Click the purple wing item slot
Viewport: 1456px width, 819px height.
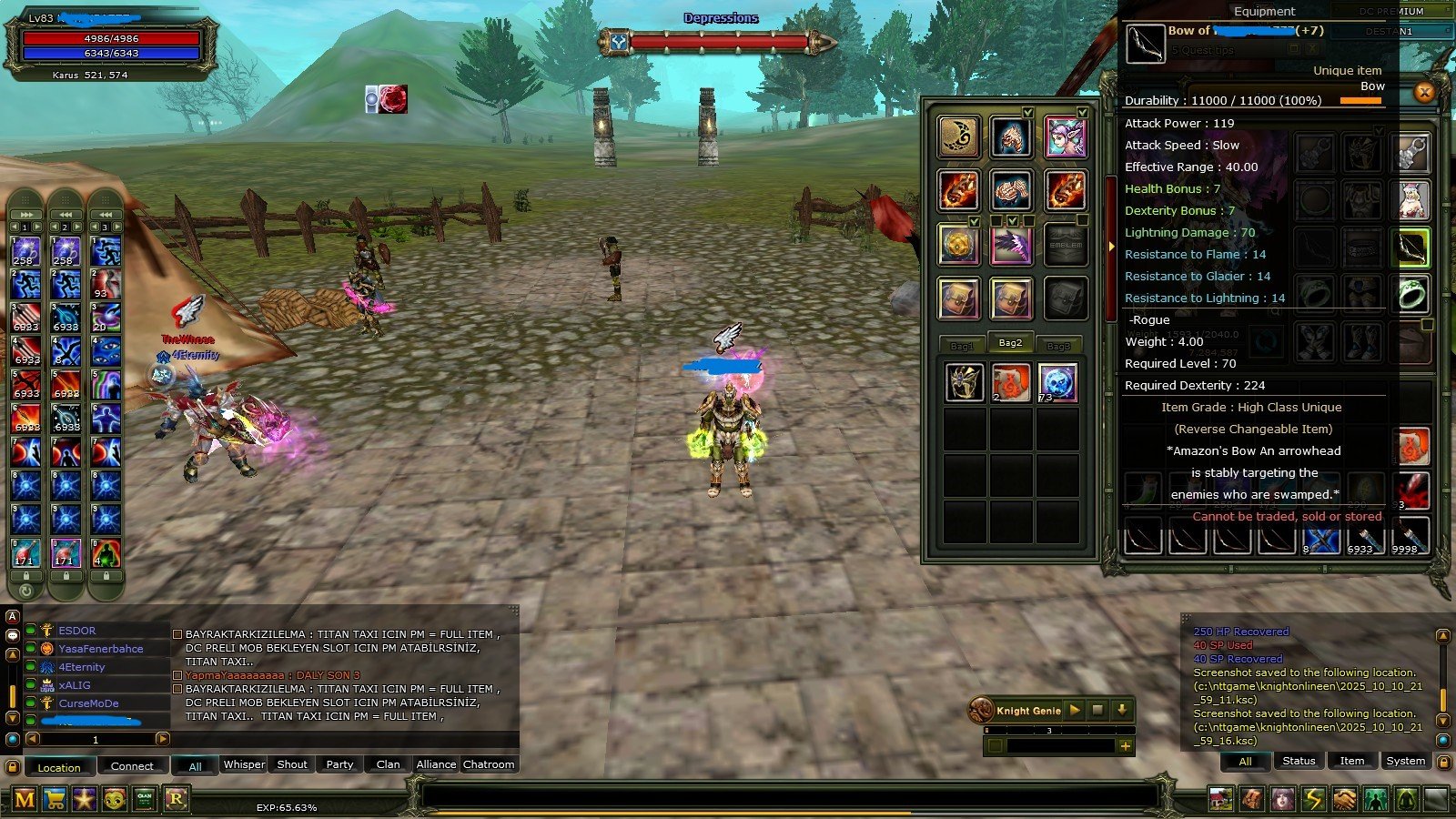1011,246
